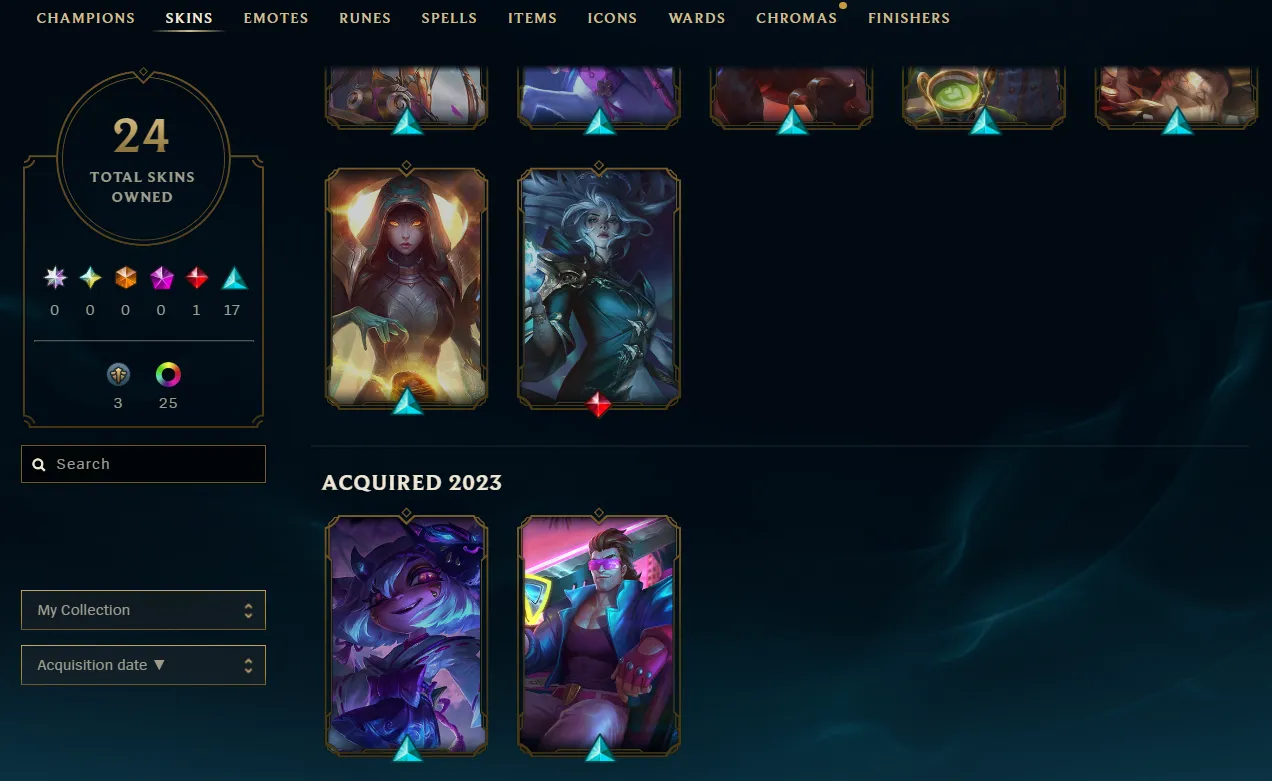
Task: Select the Spells tab
Action: 449,18
